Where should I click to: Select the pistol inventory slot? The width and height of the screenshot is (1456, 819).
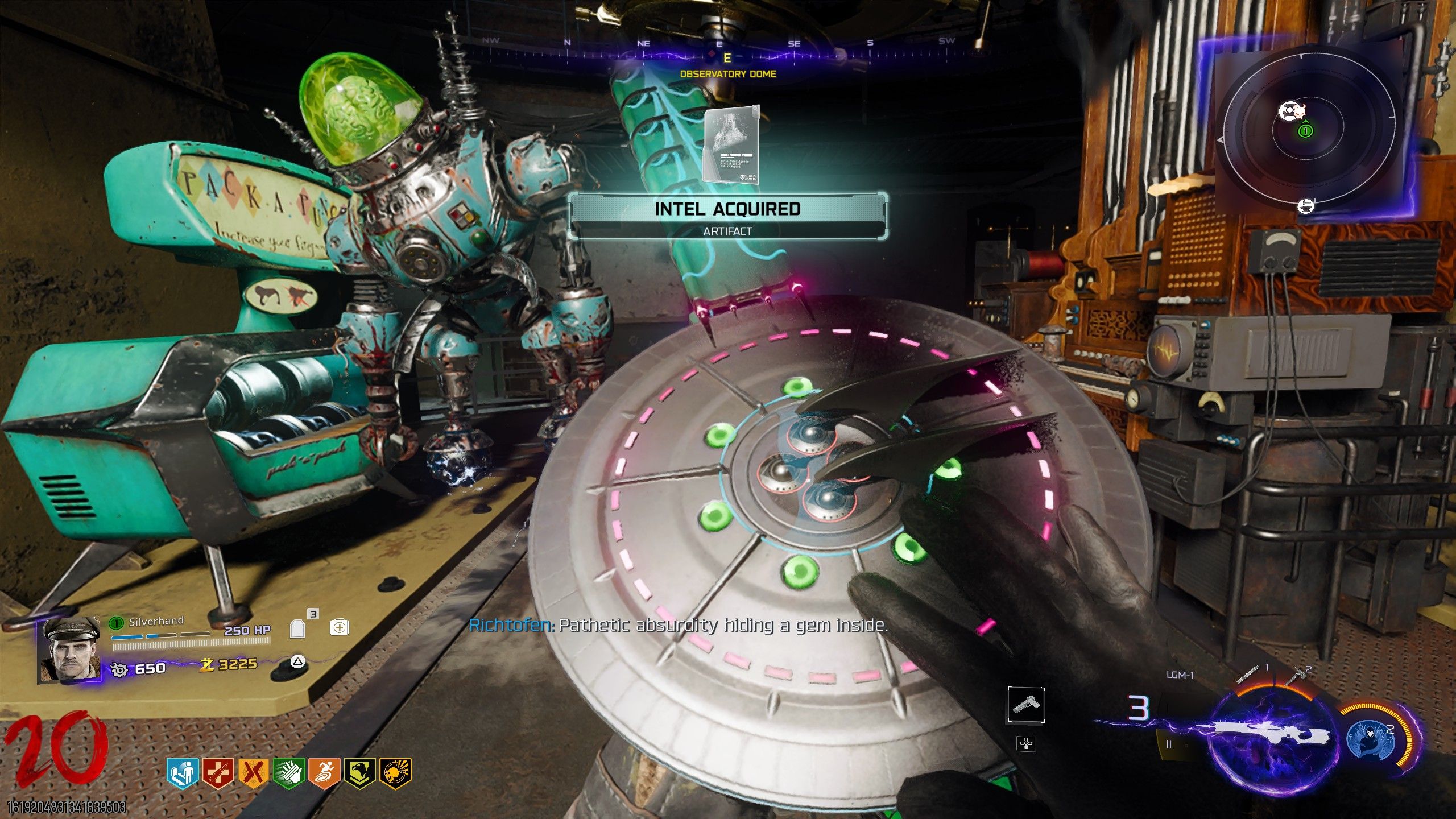point(1026,704)
